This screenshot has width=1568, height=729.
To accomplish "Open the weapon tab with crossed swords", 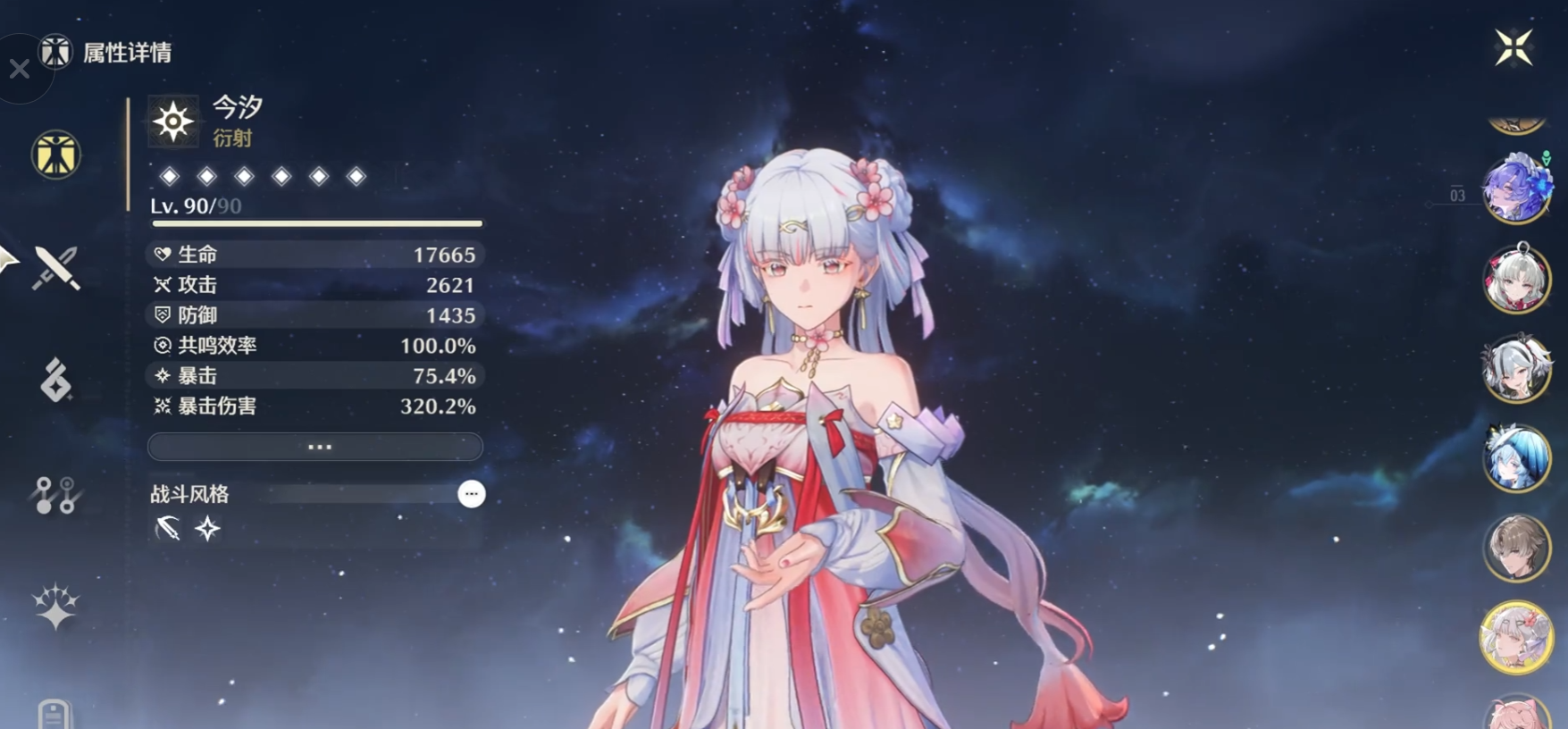I will [56, 268].
